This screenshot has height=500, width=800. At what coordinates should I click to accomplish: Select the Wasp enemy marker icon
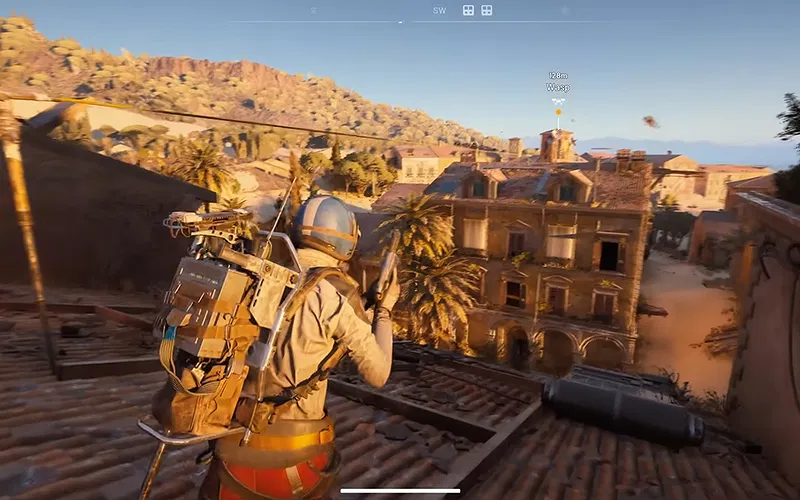[558, 101]
